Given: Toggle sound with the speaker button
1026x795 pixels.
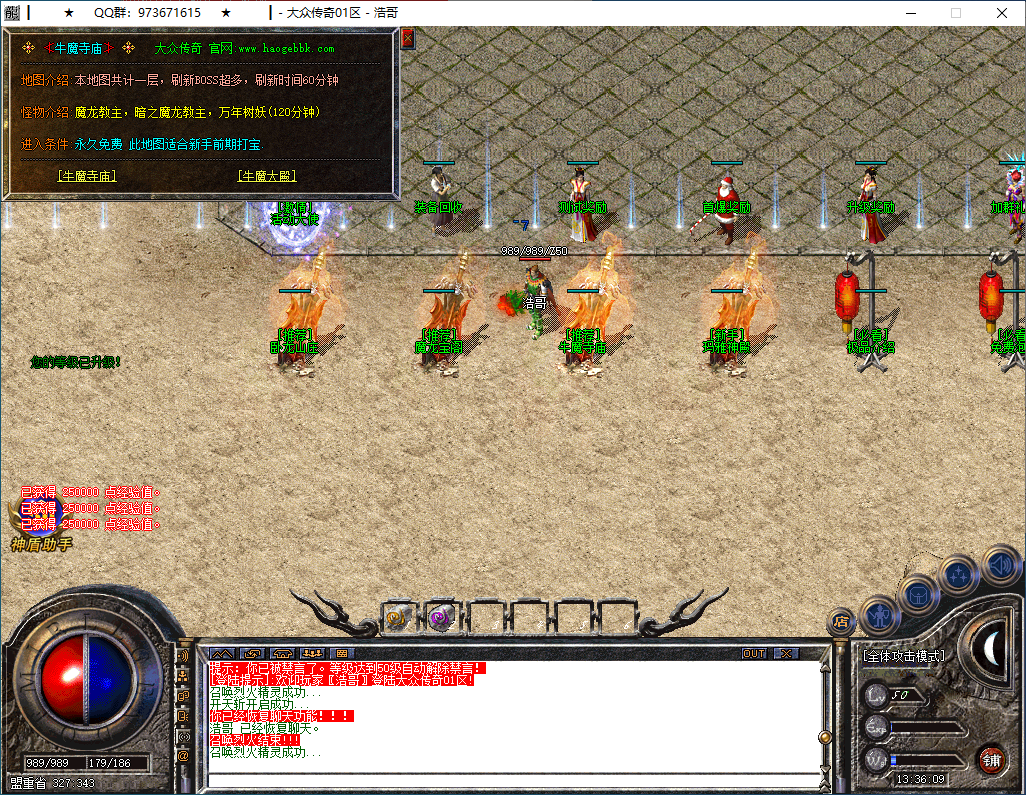Looking at the screenshot, I should (999, 564).
